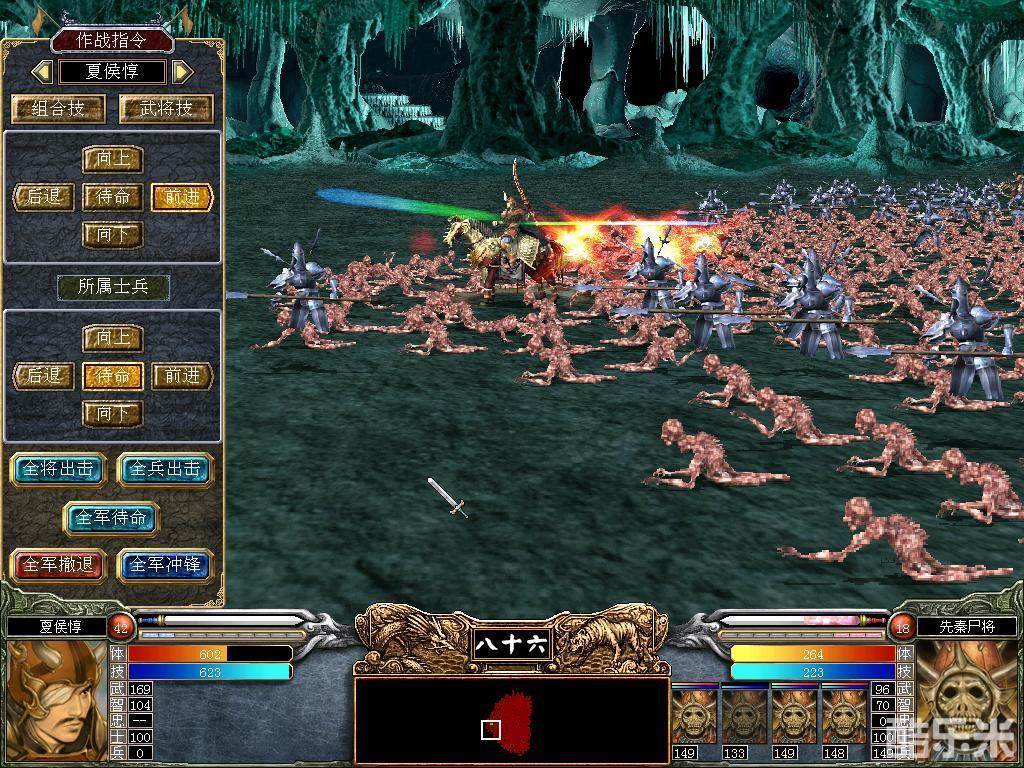Activate the 全将出击 command
The width and height of the screenshot is (1024, 768).
pyautogui.click(x=59, y=469)
